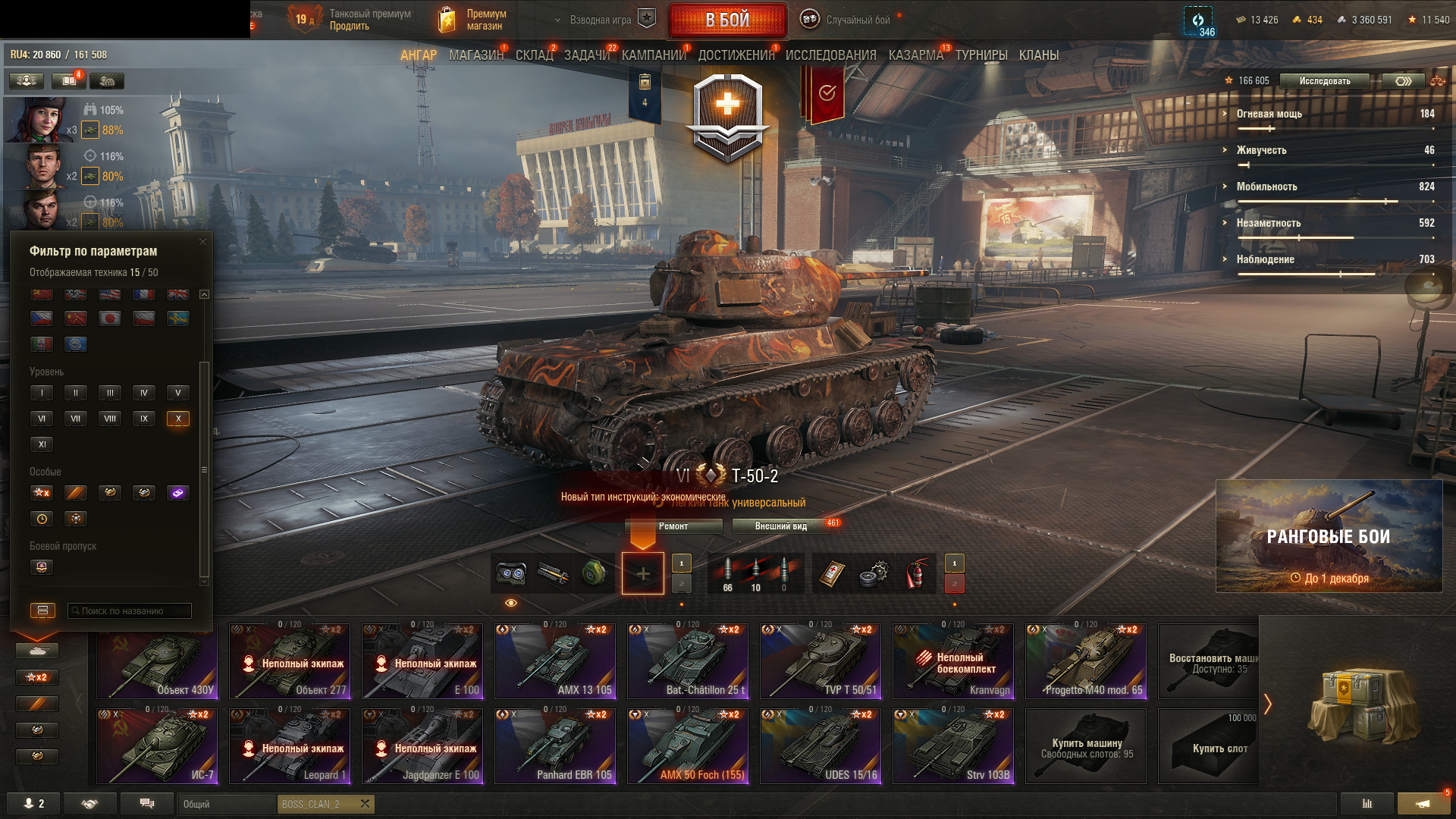Choose the Panhard EBR 105 tank
Viewport: 1456px width, 819px height.
pyautogui.click(x=555, y=746)
